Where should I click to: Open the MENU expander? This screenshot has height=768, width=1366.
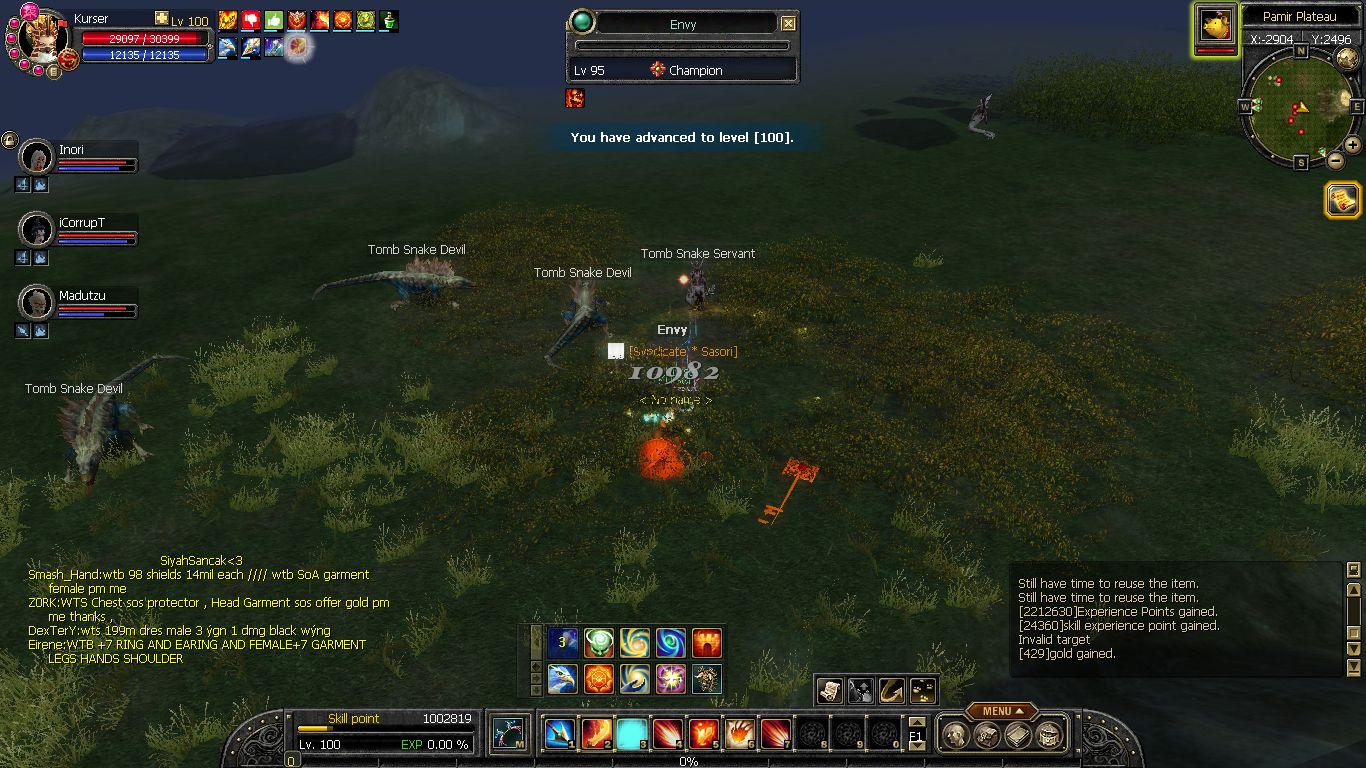(1001, 711)
